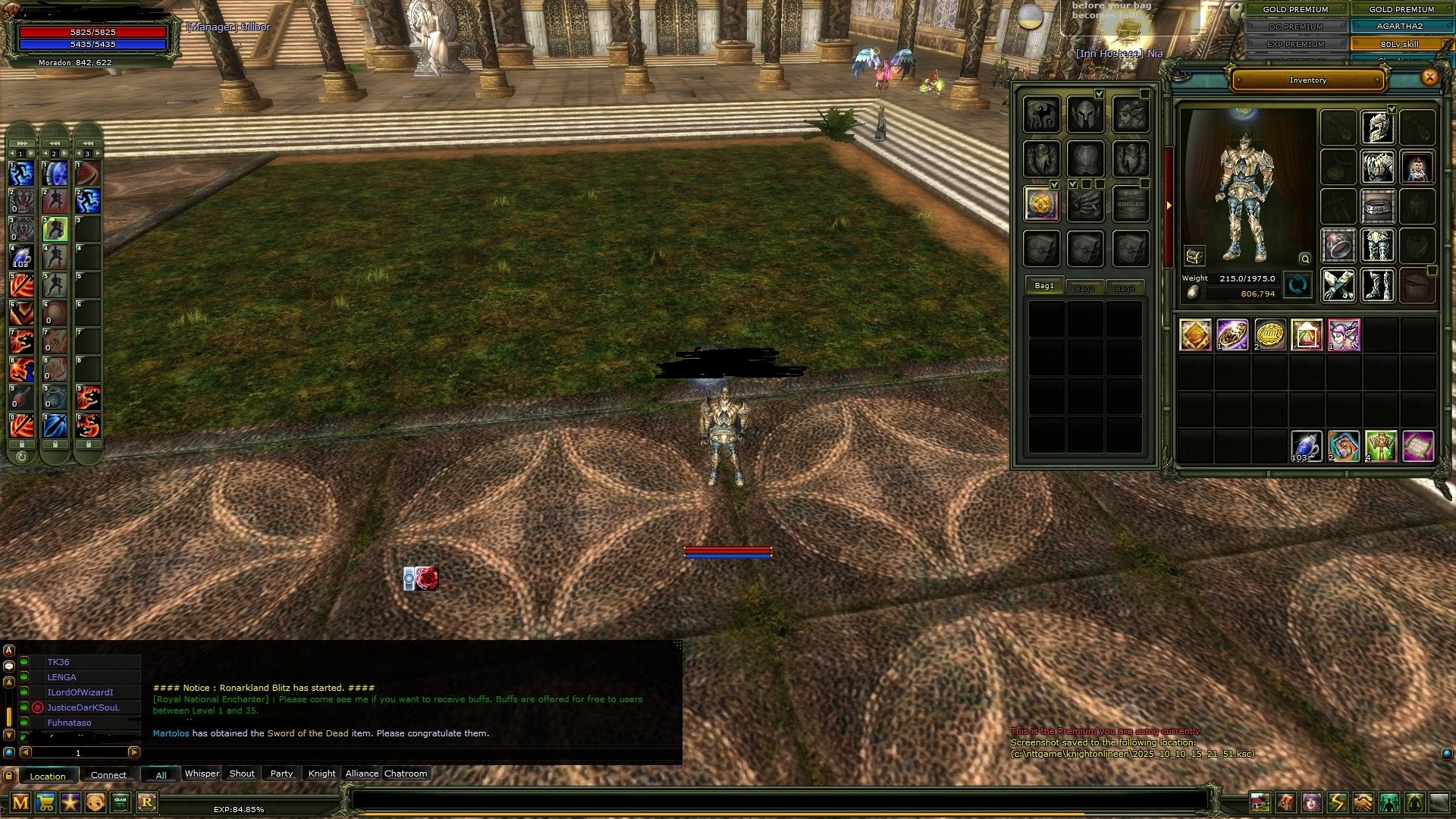The width and height of the screenshot is (1456, 819).
Task: Select the equipped ring slot
Action: click(x=1338, y=246)
